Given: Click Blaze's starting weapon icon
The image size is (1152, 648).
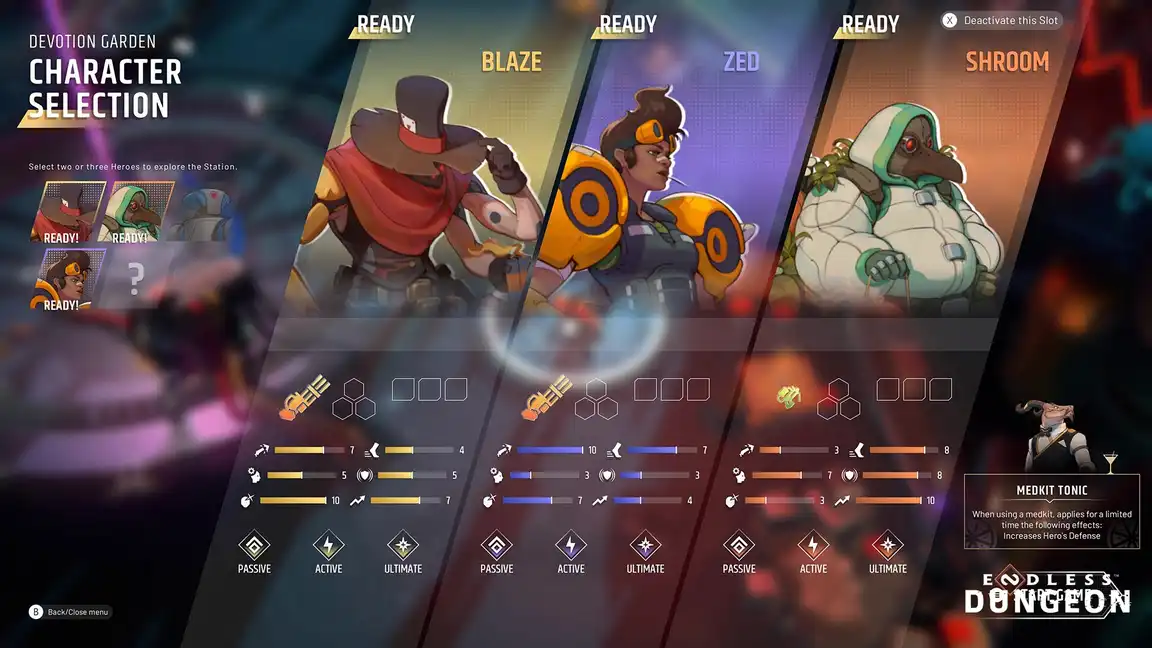Looking at the screenshot, I should click(306, 396).
